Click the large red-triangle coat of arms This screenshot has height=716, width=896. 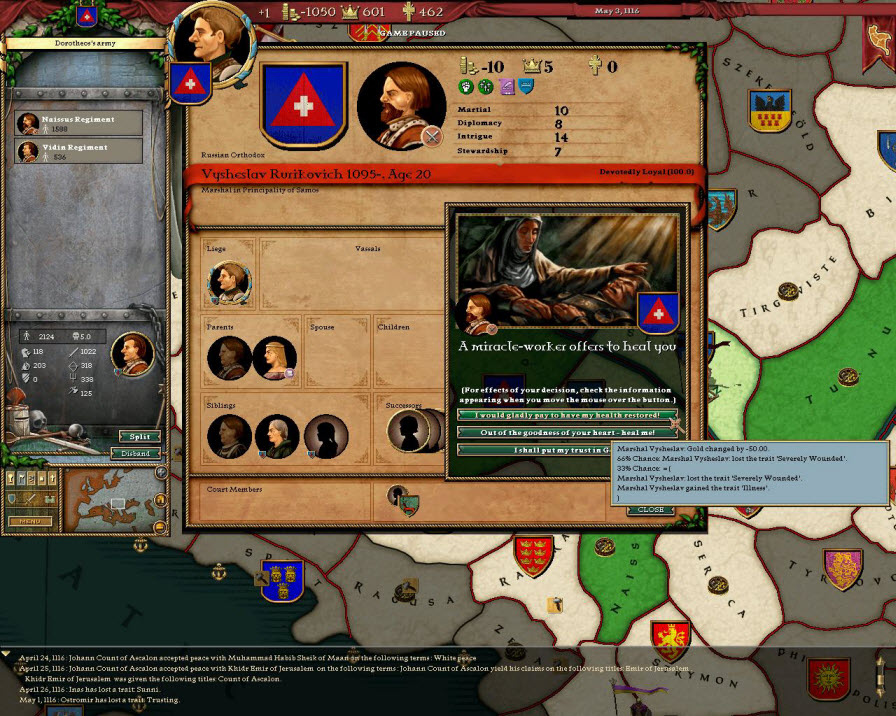[x=303, y=103]
